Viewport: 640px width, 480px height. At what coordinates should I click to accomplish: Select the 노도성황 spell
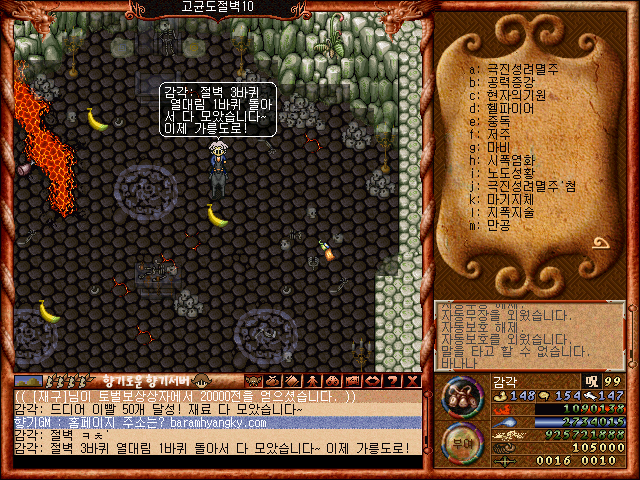coord(512,174)
